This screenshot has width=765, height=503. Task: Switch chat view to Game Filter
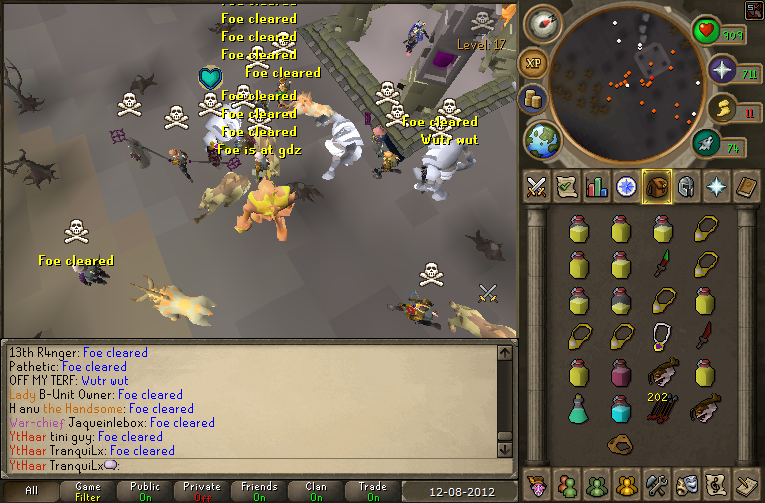tap(88, 491)
